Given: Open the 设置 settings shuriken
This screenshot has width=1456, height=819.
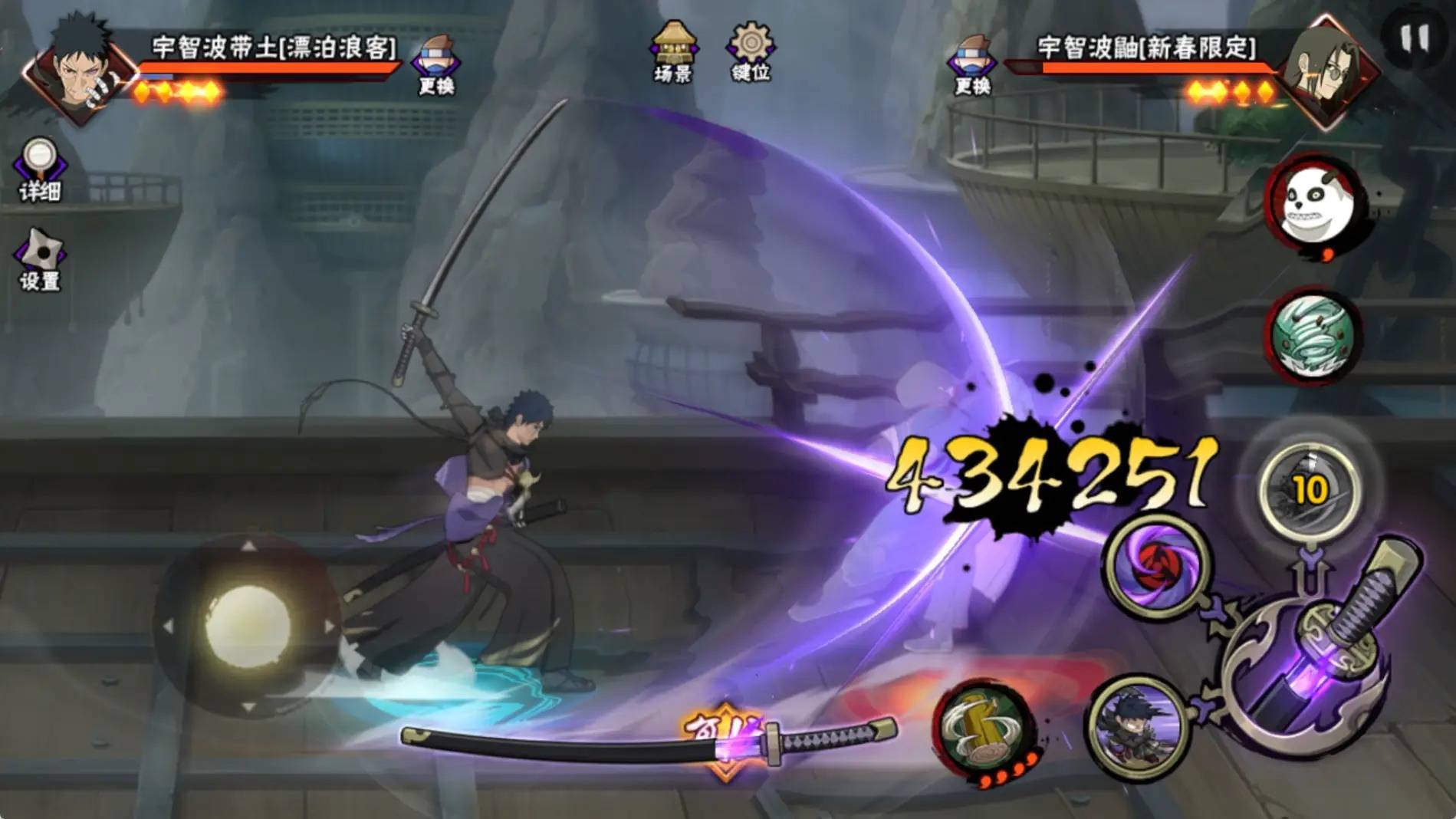Looking at the screenshot, I should click(x=40, y=259).
